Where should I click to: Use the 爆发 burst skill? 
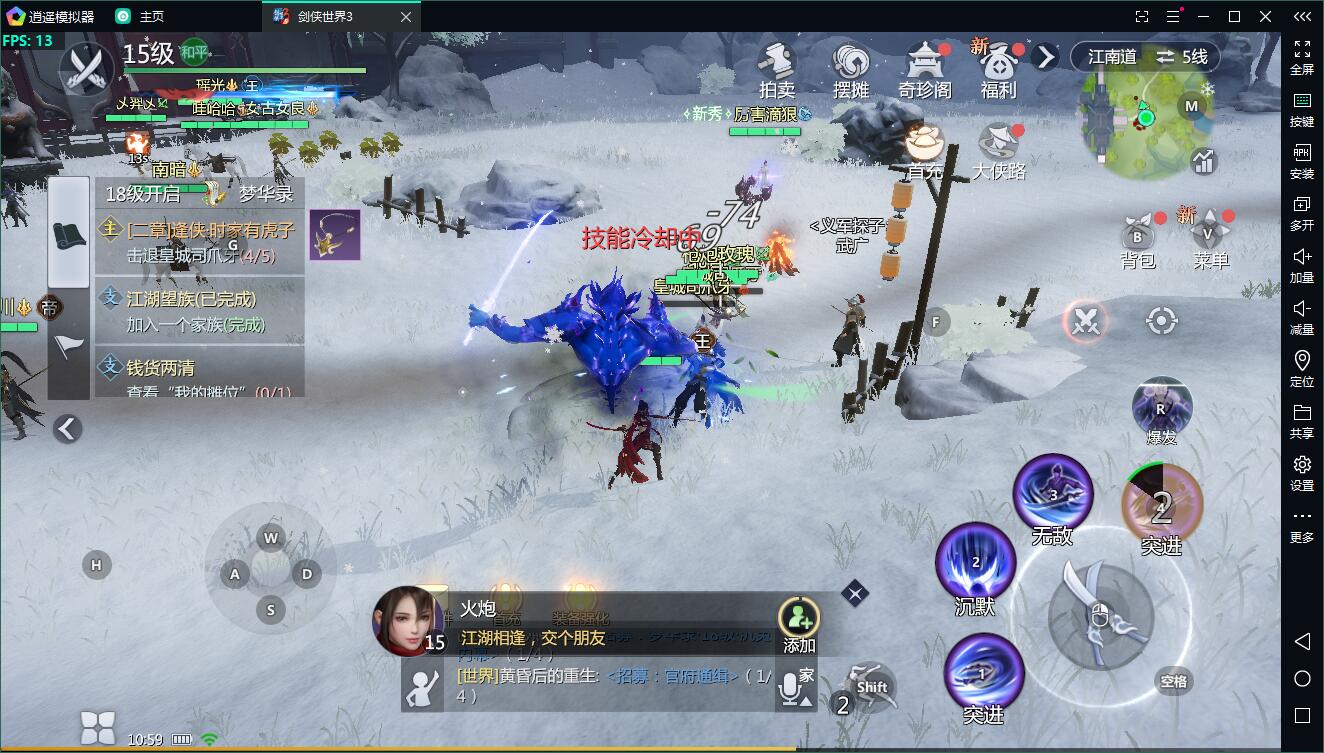pyautogui.click(x=1162, y=408)
